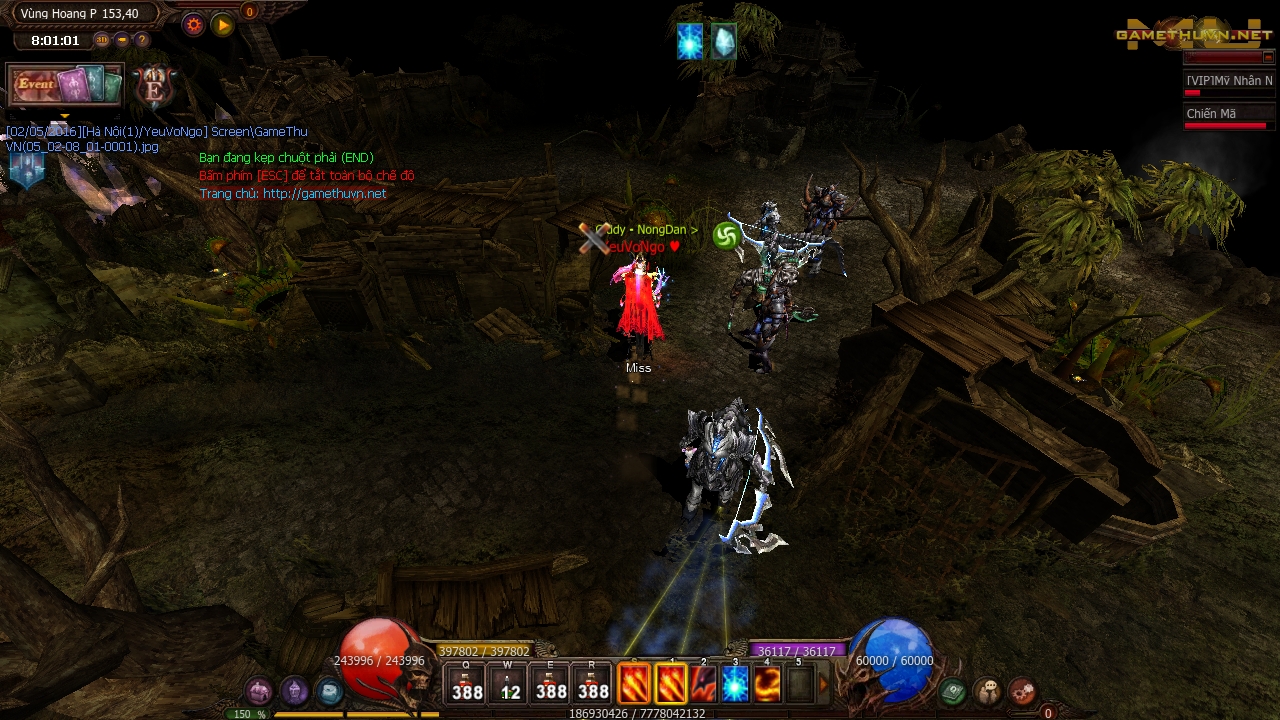
Task: Minimize the party list panel
Action: coord(1268,58)
